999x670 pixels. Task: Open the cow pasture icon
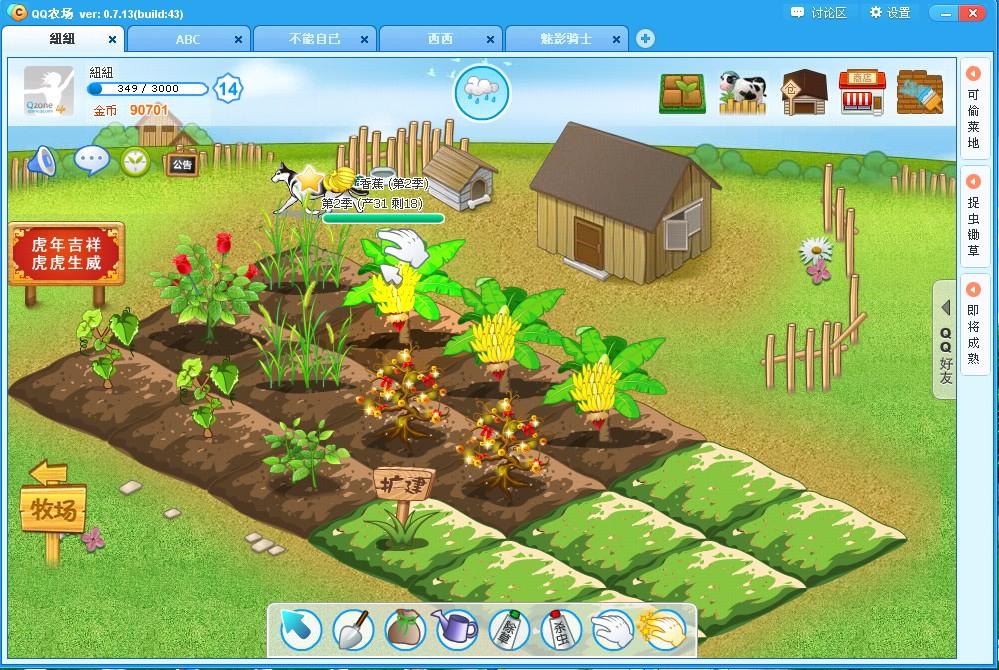tap(742, 91)
